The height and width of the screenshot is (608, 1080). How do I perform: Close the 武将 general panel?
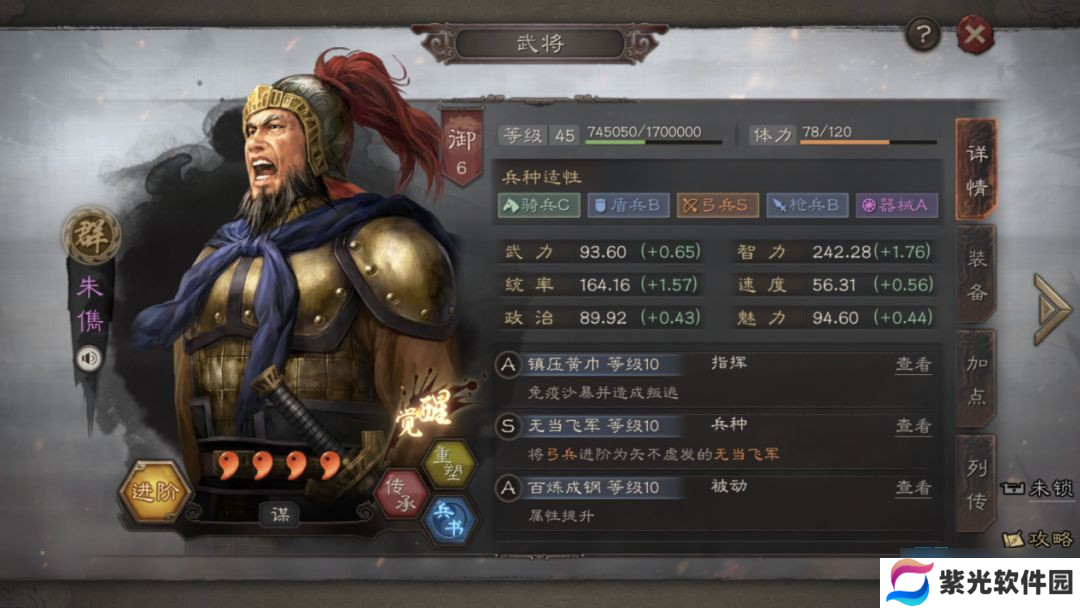[974, 37]
